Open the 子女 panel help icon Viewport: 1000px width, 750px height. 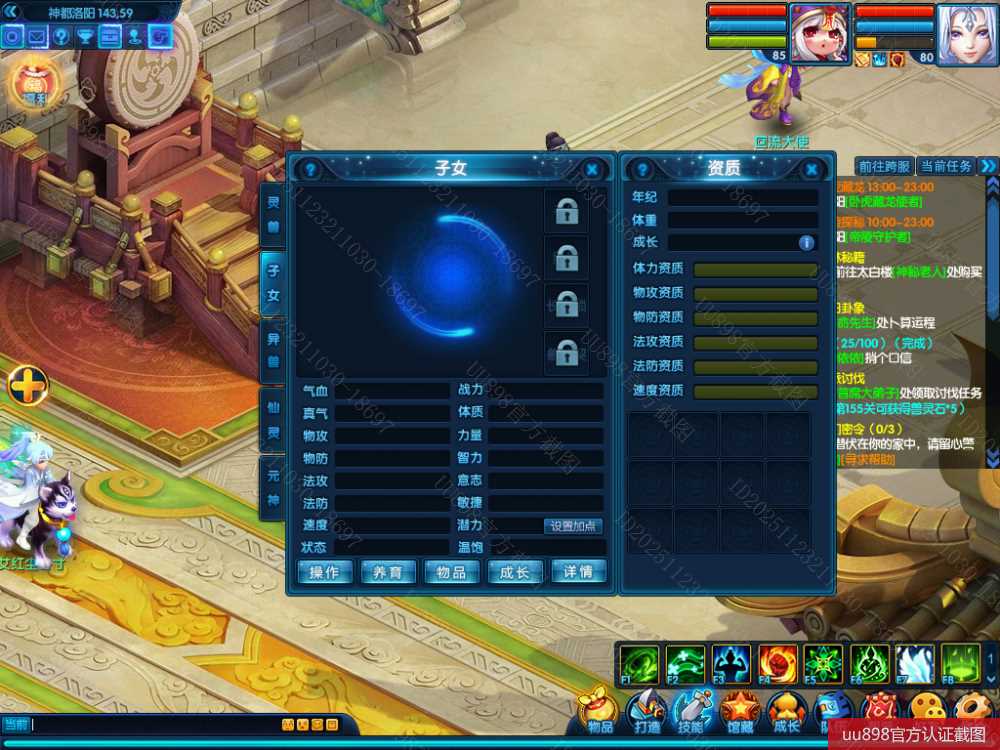pos(310,170)
